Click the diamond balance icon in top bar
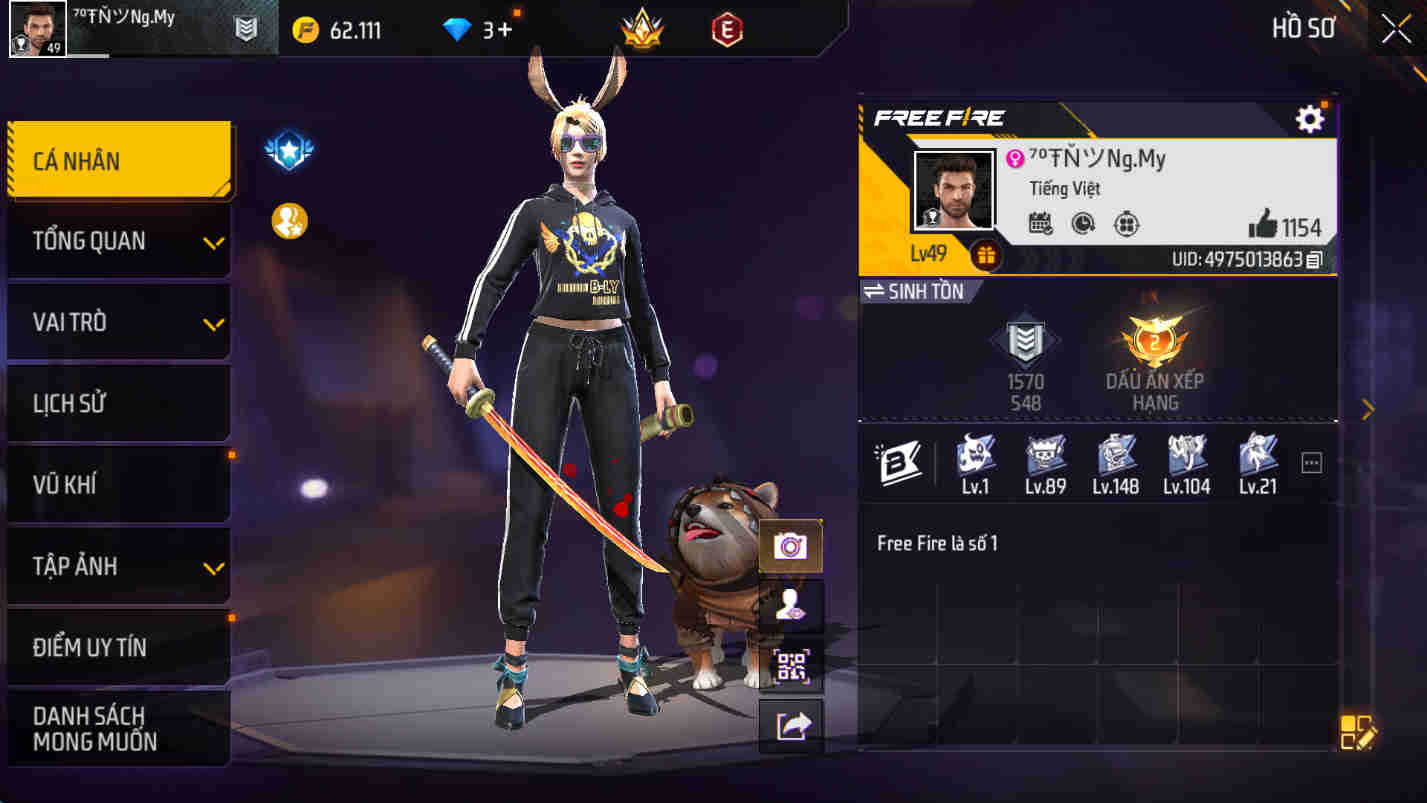The height and width of the screenshot is (803, 1427). pos(457,29)
